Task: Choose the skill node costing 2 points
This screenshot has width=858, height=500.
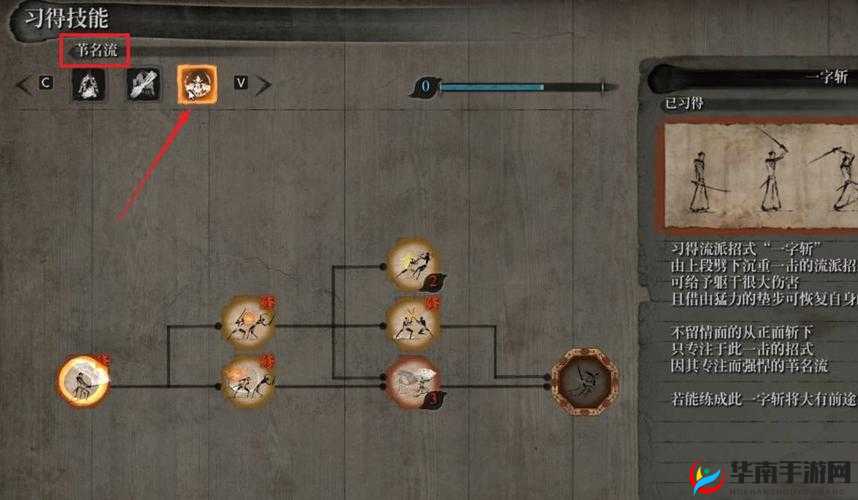Action: point(413,265)
